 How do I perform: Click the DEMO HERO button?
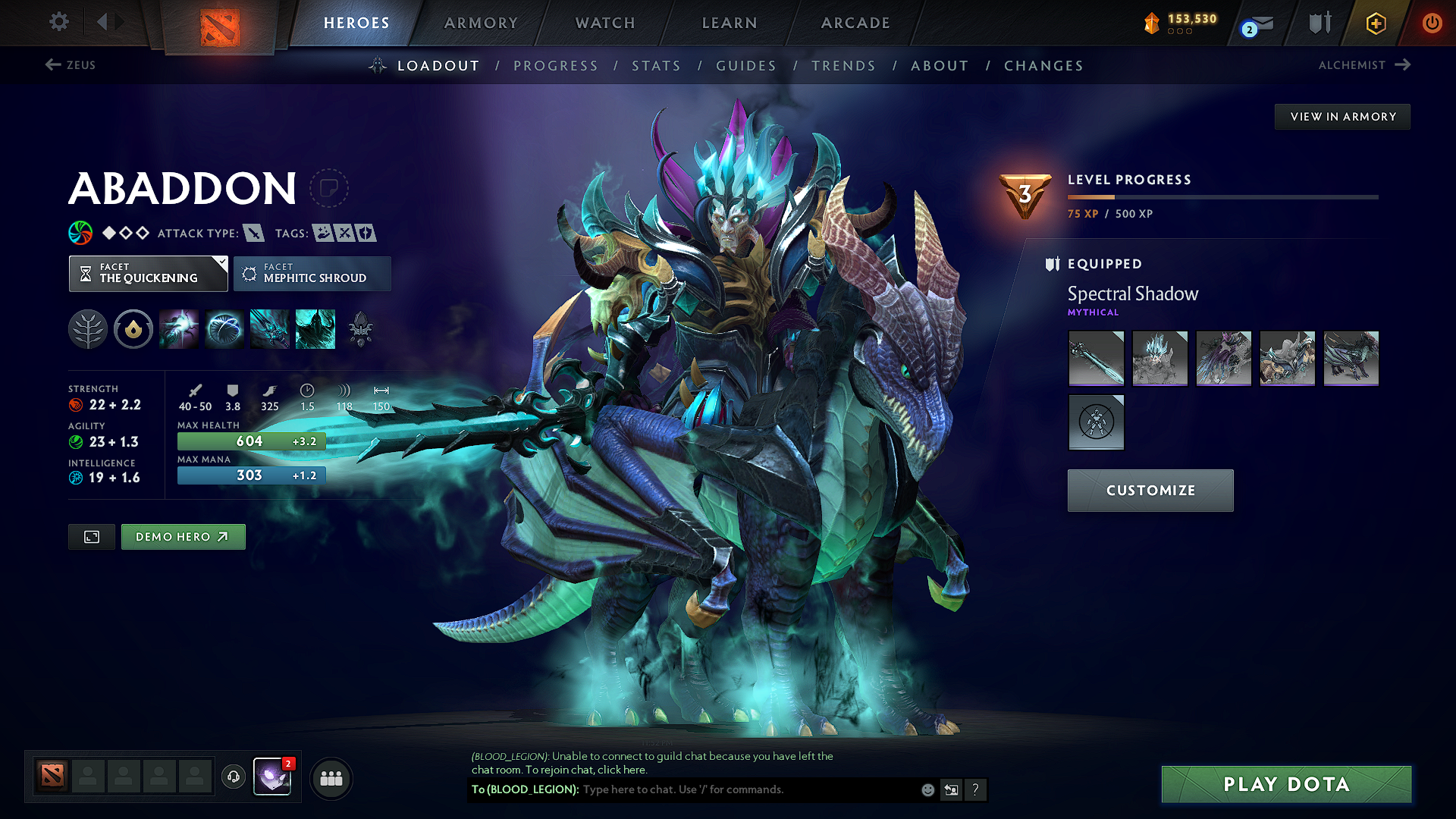(183, 536)
